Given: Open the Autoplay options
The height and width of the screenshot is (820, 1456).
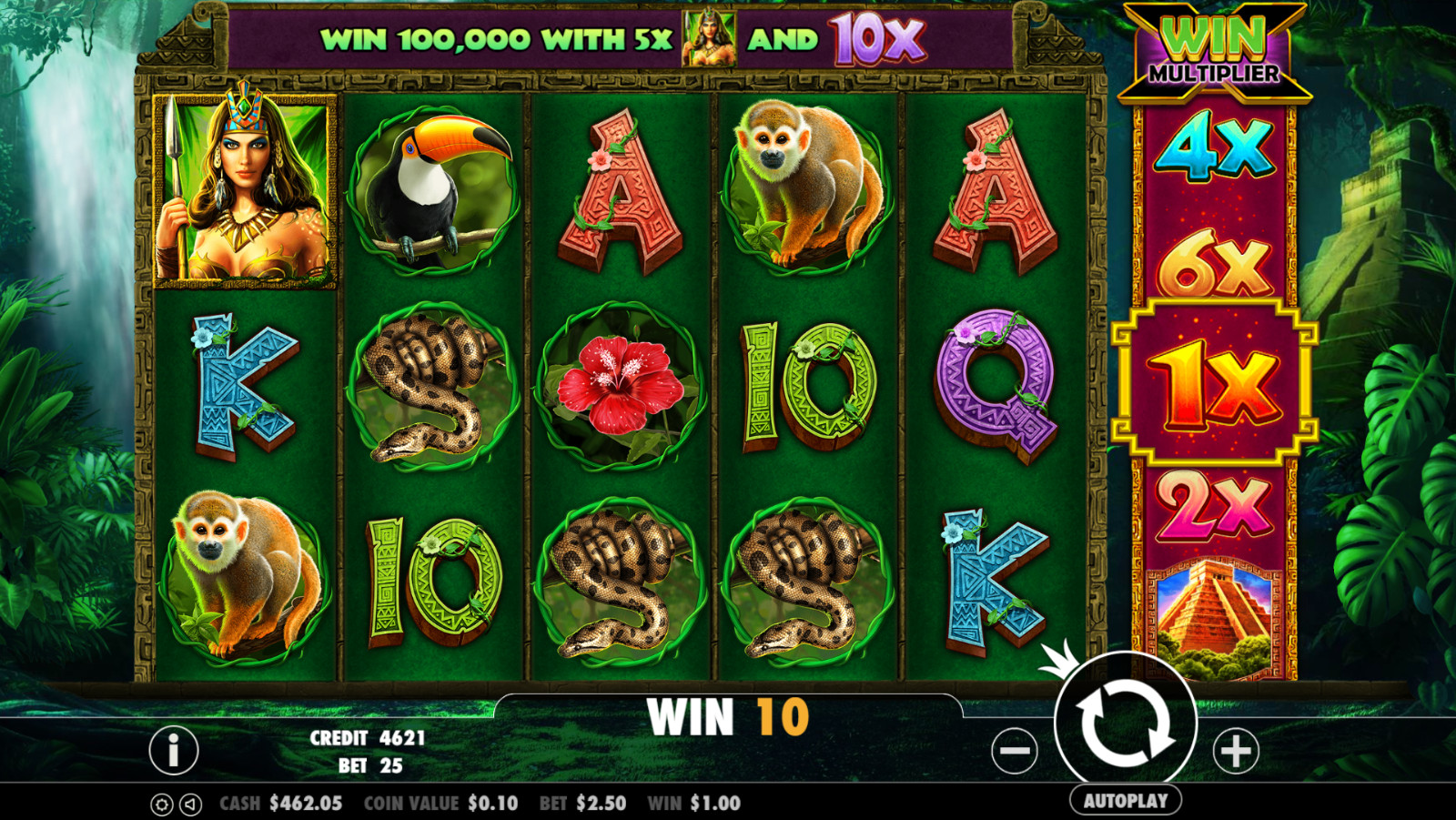Looking at the screenshot, I should (x=1126, y=801).
